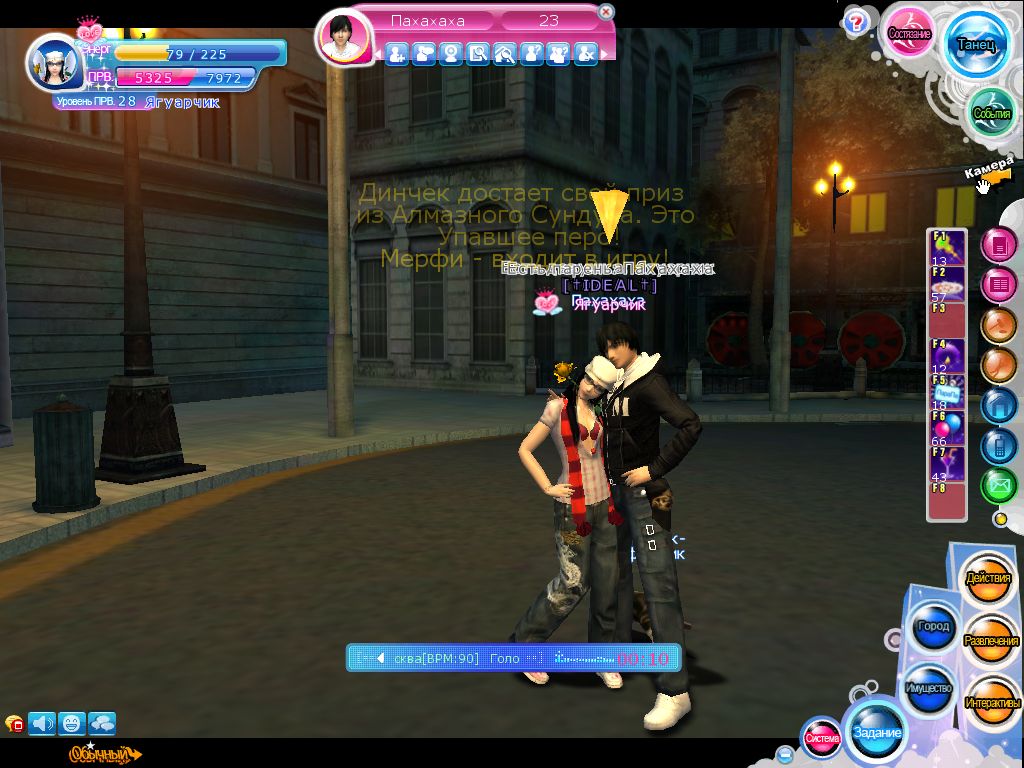Close the Пахахаха target panel
Screen dimensions: 1024x768
pyautogui.click(x=606, y=12)
